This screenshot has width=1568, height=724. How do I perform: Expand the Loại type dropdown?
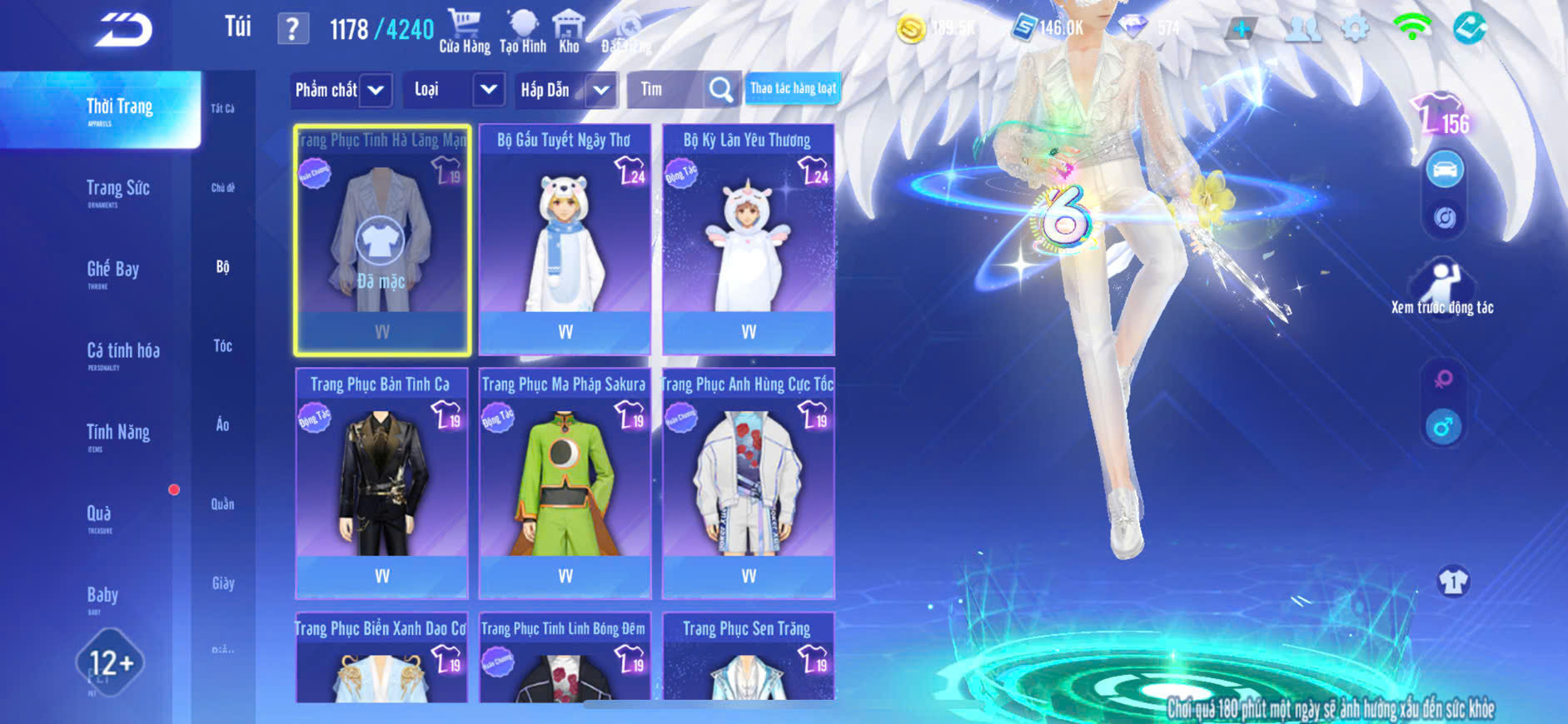[455, 90]
